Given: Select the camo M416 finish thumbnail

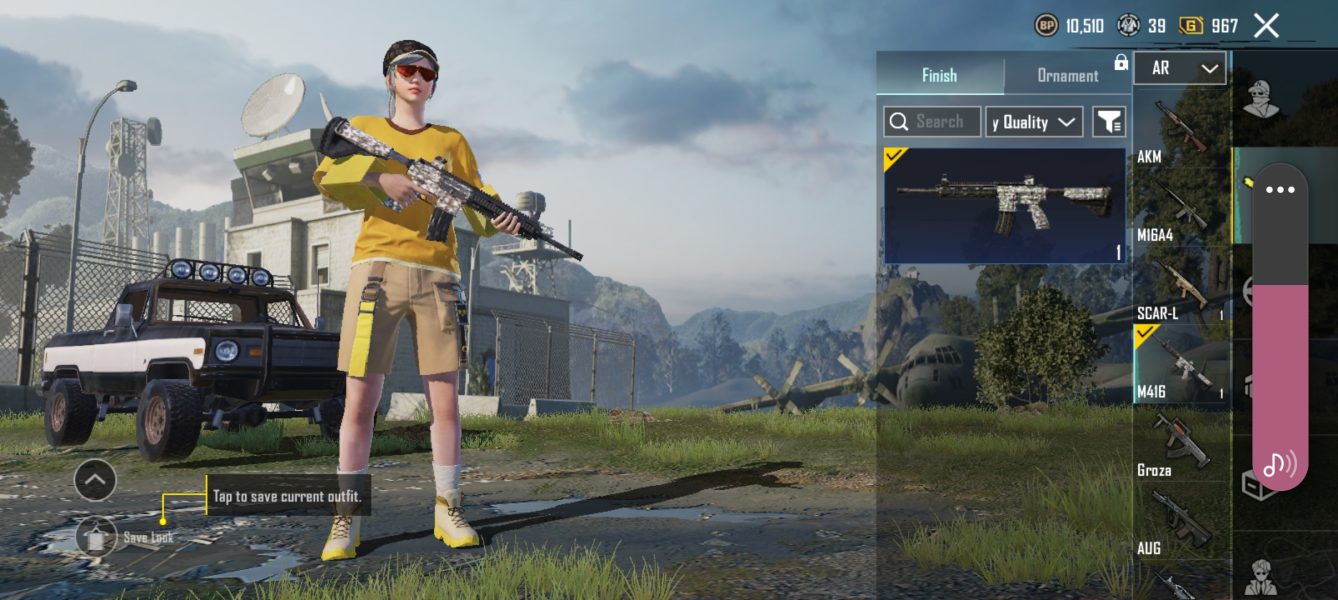Looking at the screenshot, I should [x=1004, y=205].
